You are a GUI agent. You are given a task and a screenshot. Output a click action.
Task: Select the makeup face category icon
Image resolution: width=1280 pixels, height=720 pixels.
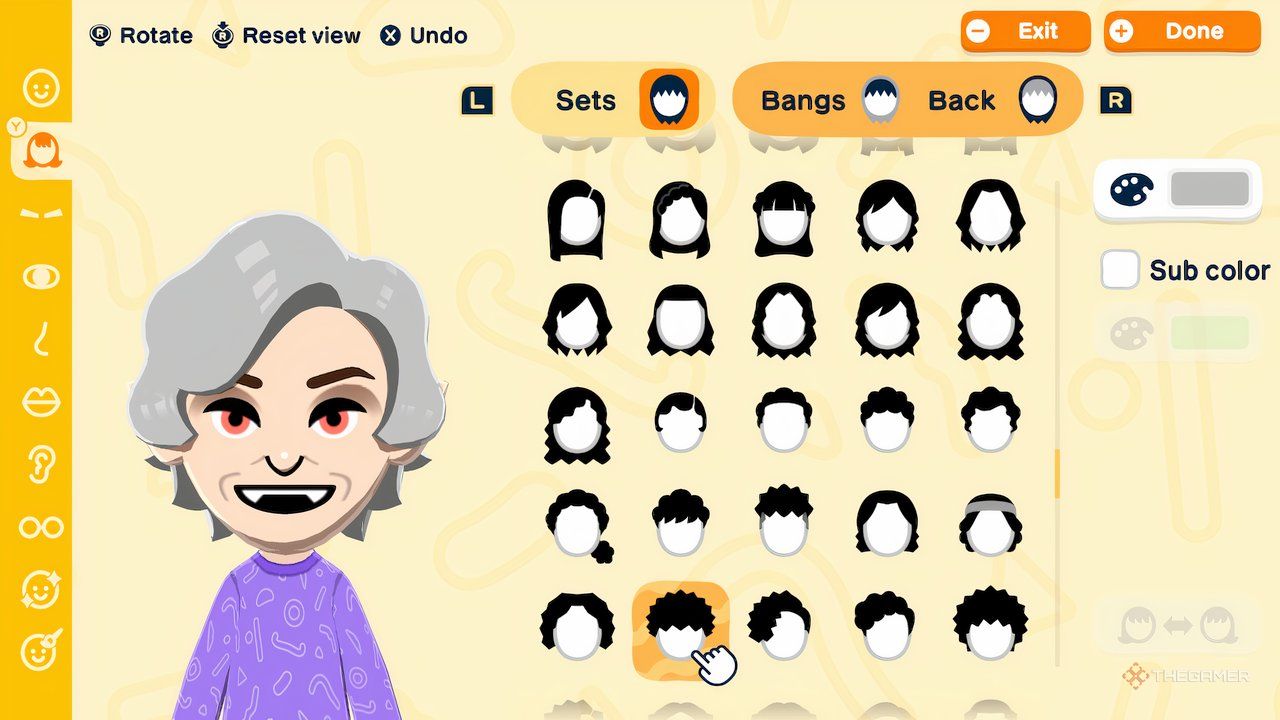40,648
